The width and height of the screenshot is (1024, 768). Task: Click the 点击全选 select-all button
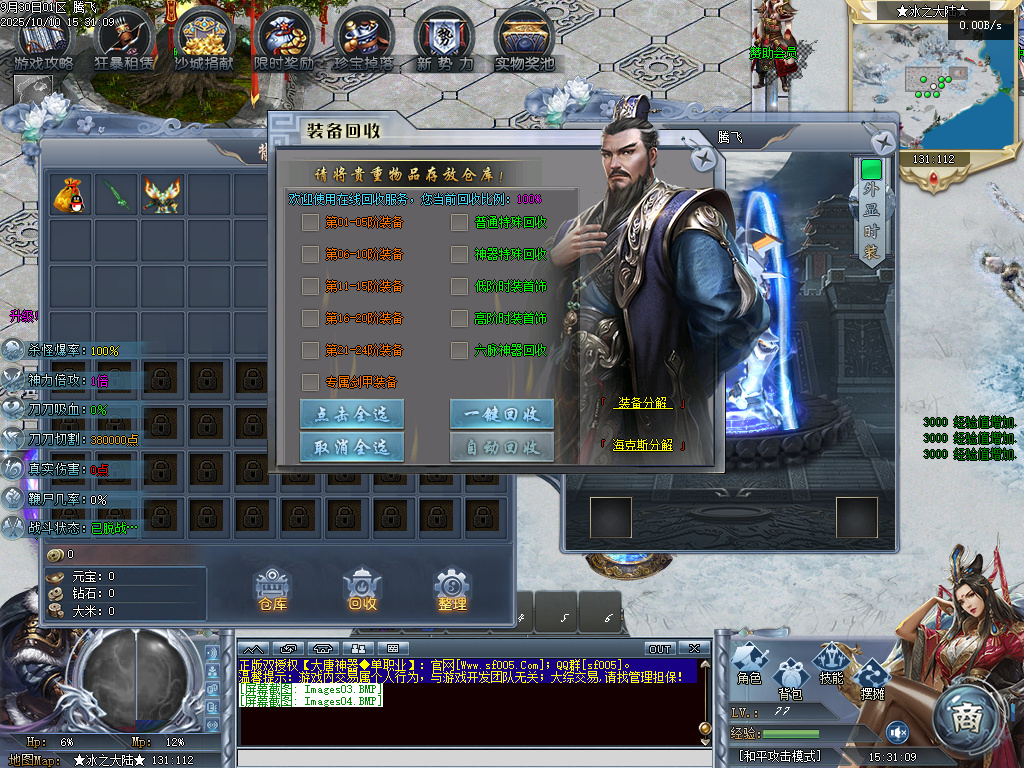point(352,414)
